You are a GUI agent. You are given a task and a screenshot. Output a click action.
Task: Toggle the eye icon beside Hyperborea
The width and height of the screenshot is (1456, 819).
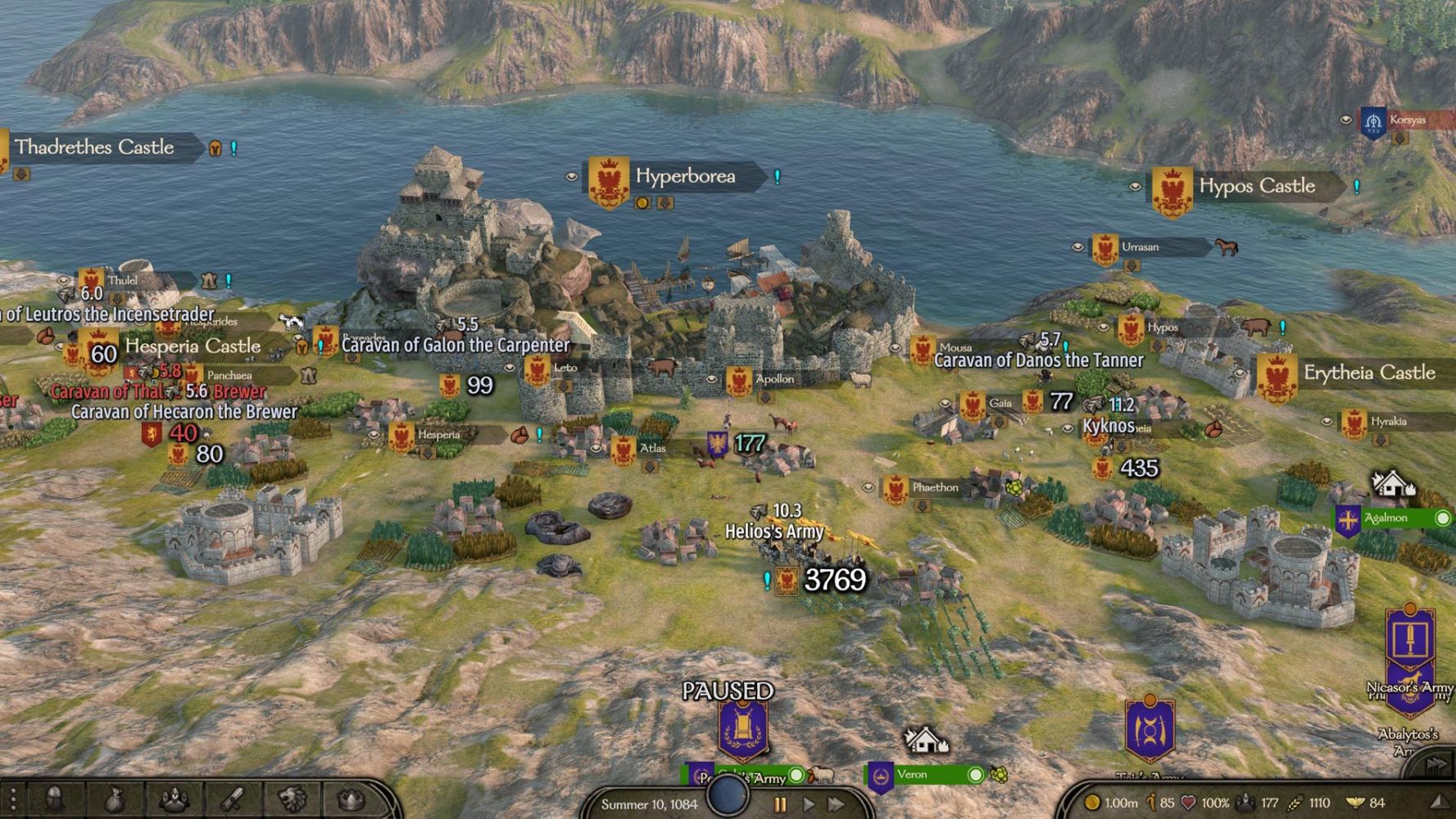point(572,176)
